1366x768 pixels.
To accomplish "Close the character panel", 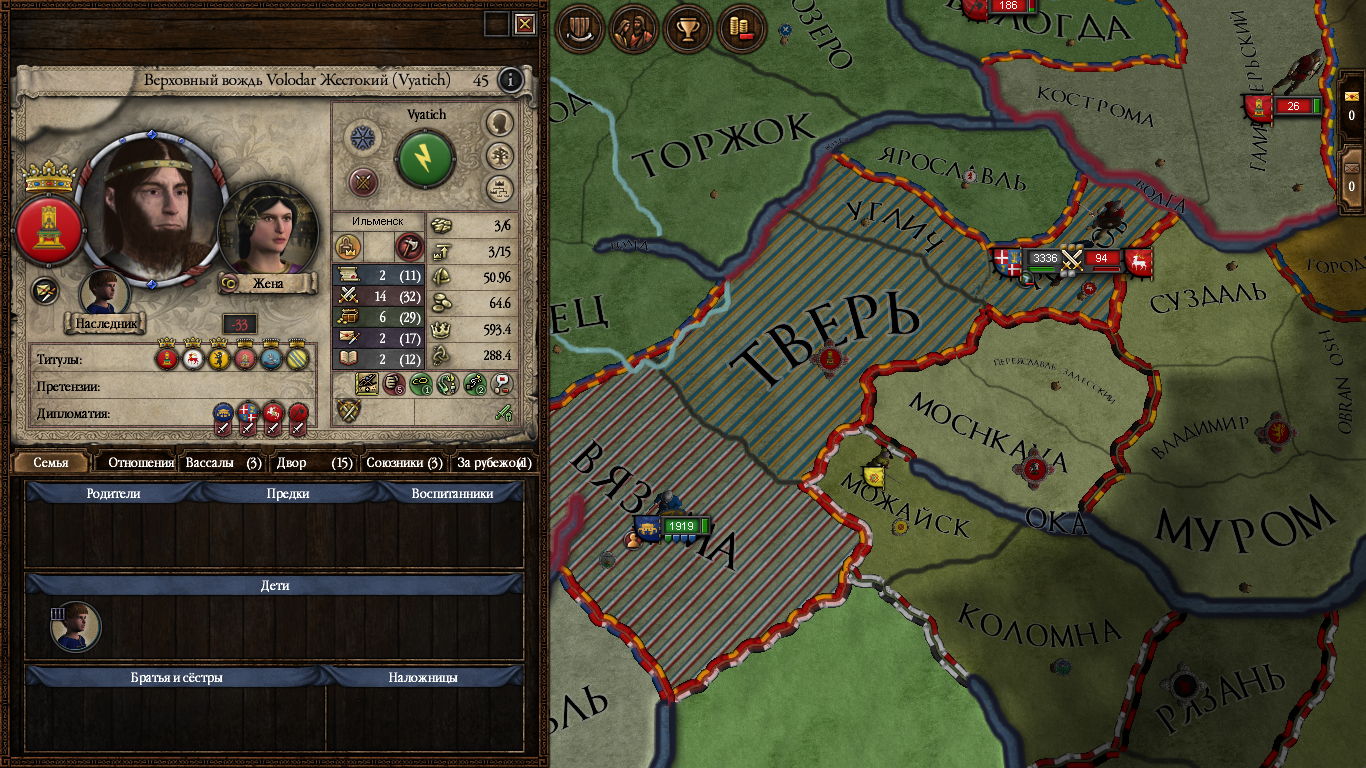I will tap(525, 24).
